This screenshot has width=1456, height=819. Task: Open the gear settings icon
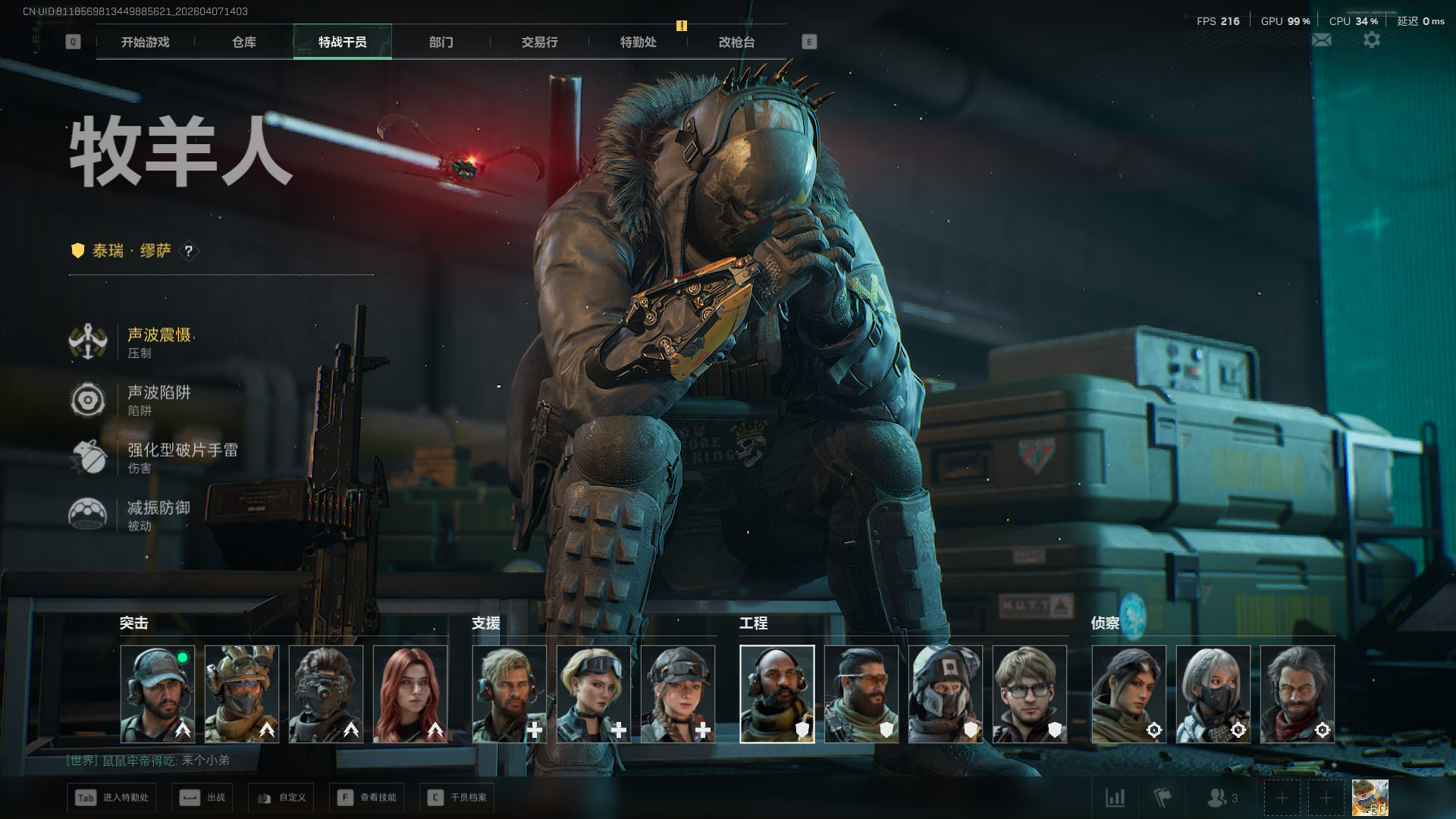coord(1372,40)
